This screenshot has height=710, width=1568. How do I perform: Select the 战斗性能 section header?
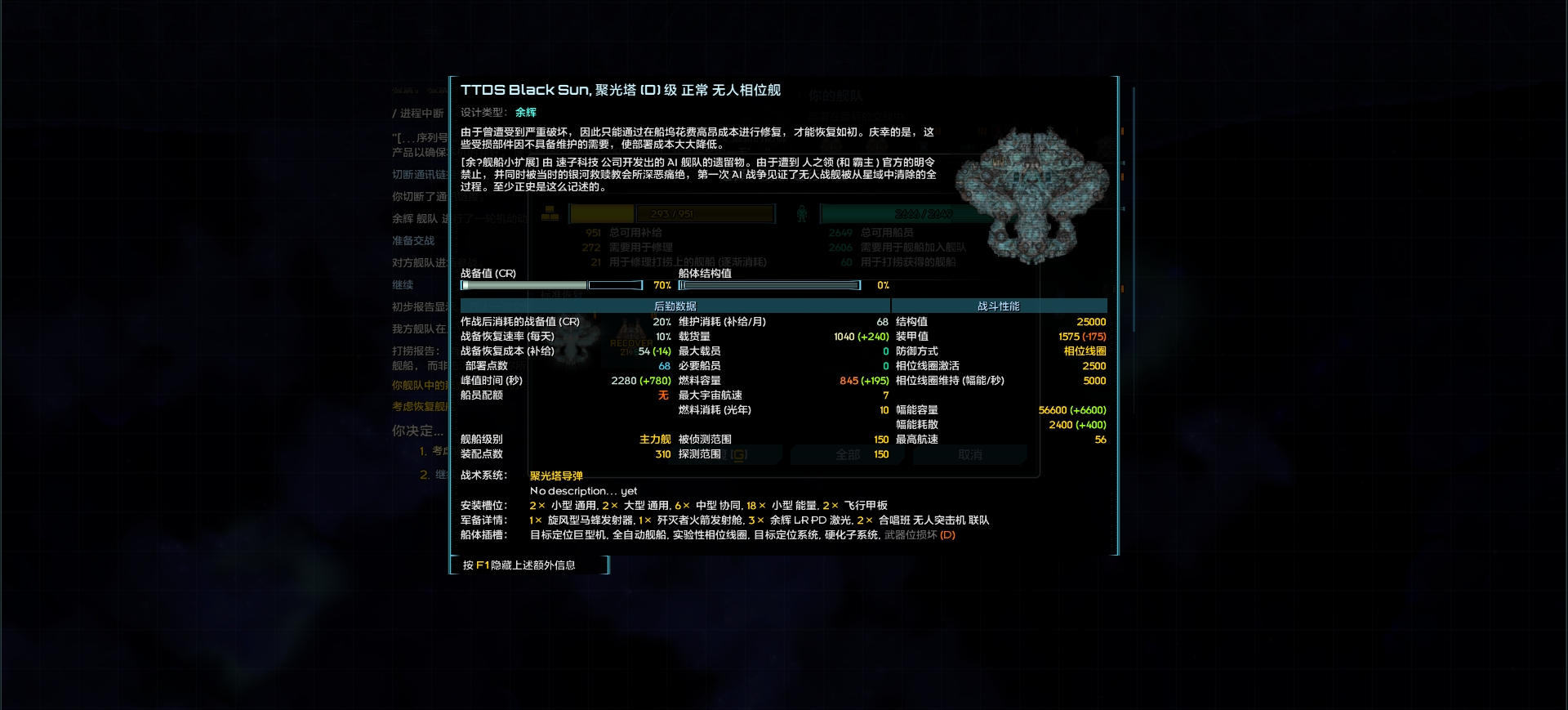[997, 306]
